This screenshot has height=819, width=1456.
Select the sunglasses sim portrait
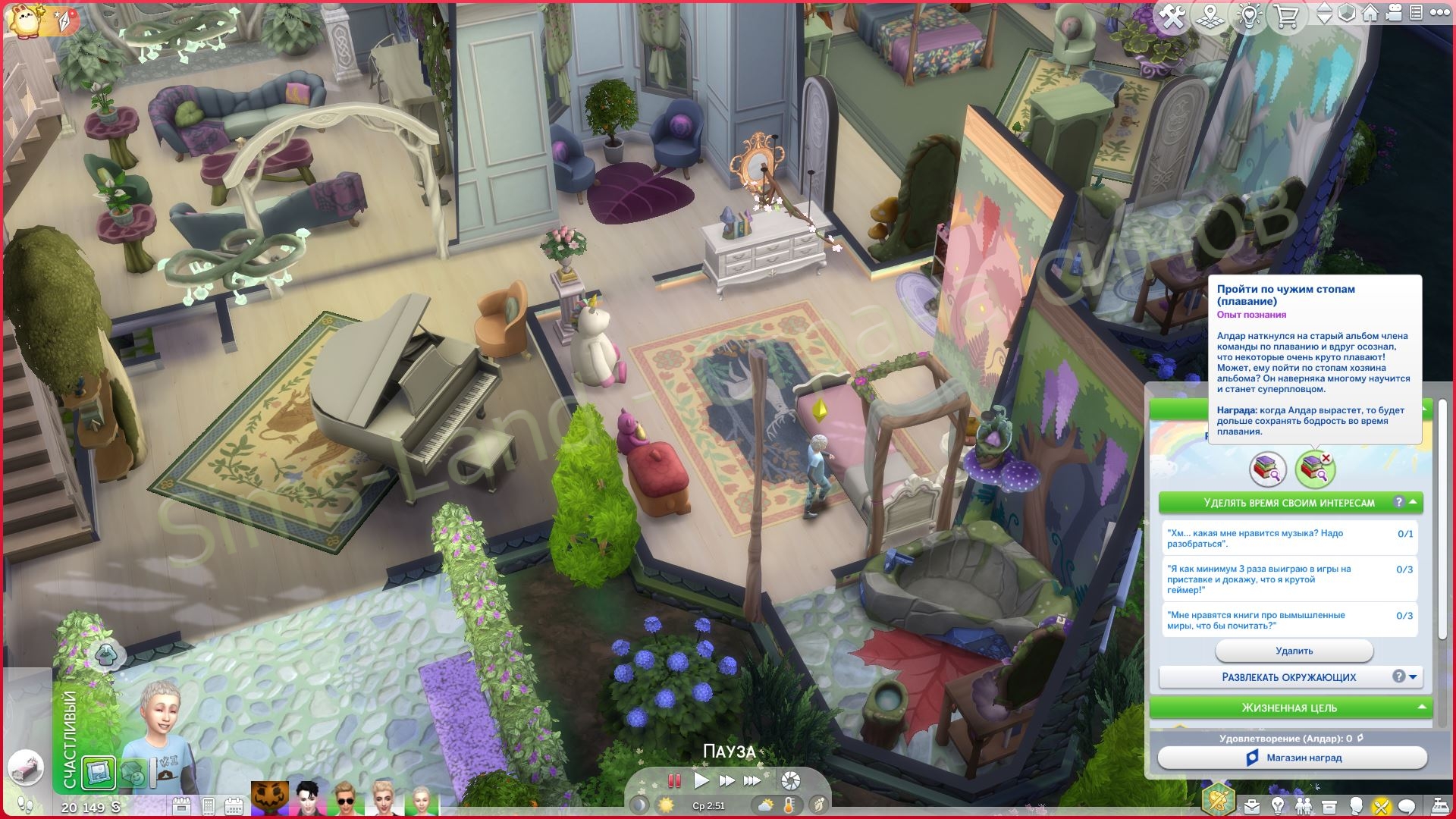[346, 799]
